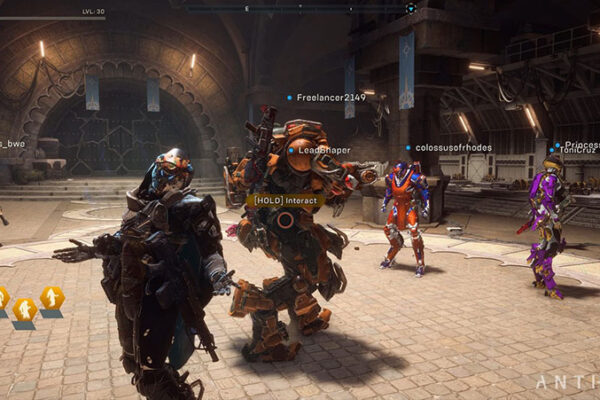Select the Freelancer2149 player name tag
Image resolution: width=600 pixels, height=400 pixels.
coord(325,98)
